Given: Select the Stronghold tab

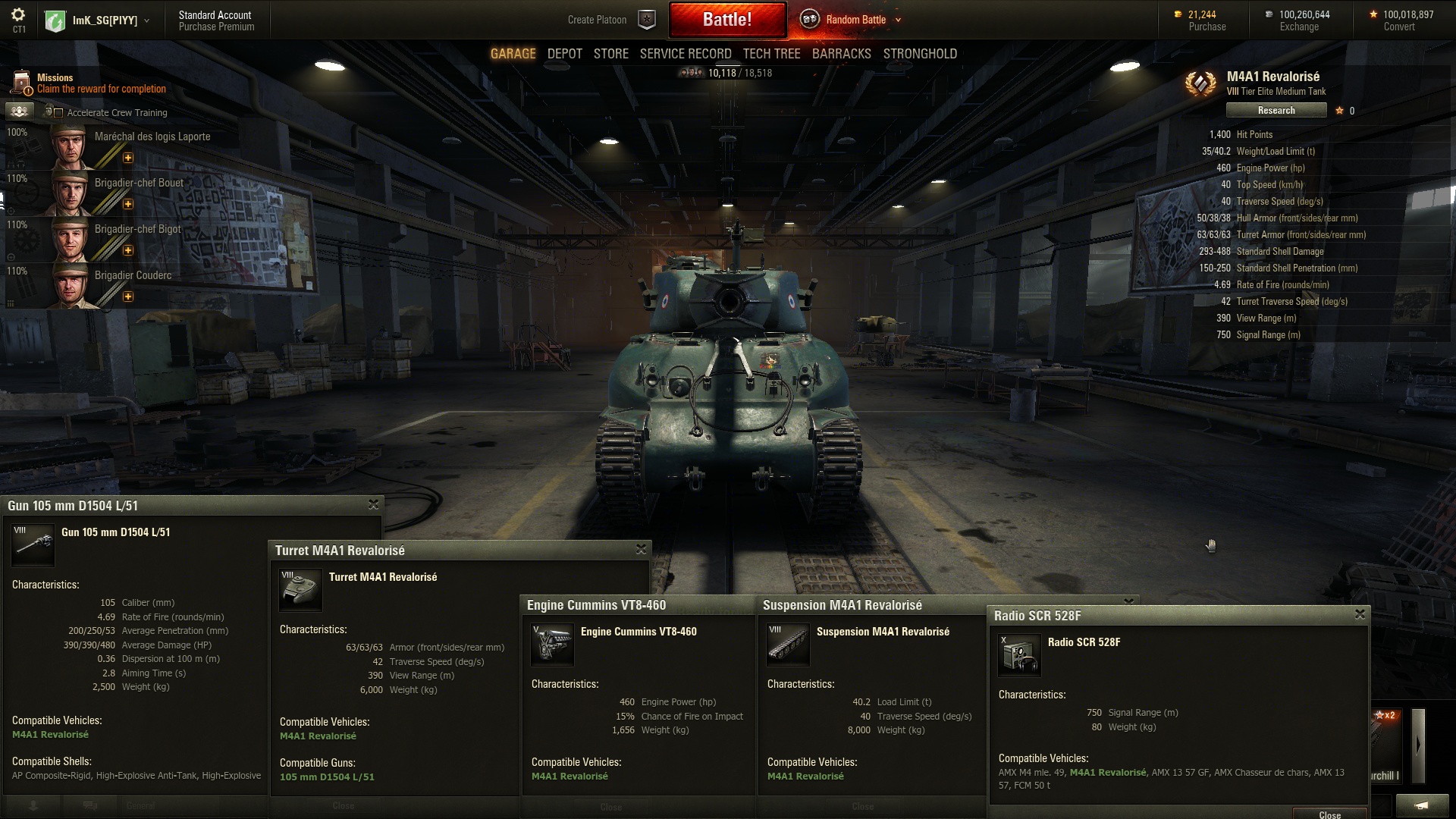Looking at the screenshot, I should (919, 54).
